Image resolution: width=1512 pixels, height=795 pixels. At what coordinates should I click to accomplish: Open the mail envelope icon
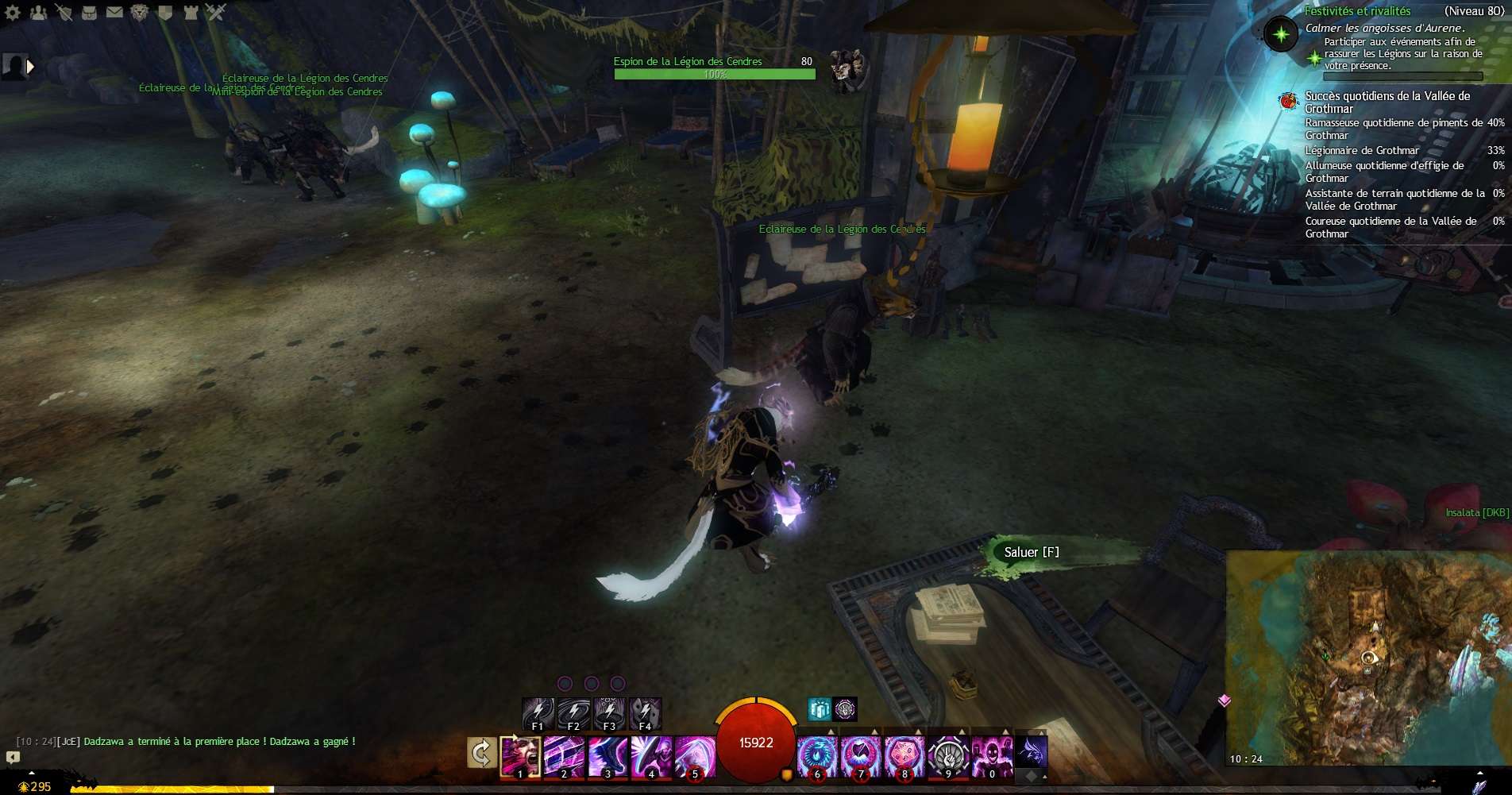pyautogui.click(x=115, y=12)
